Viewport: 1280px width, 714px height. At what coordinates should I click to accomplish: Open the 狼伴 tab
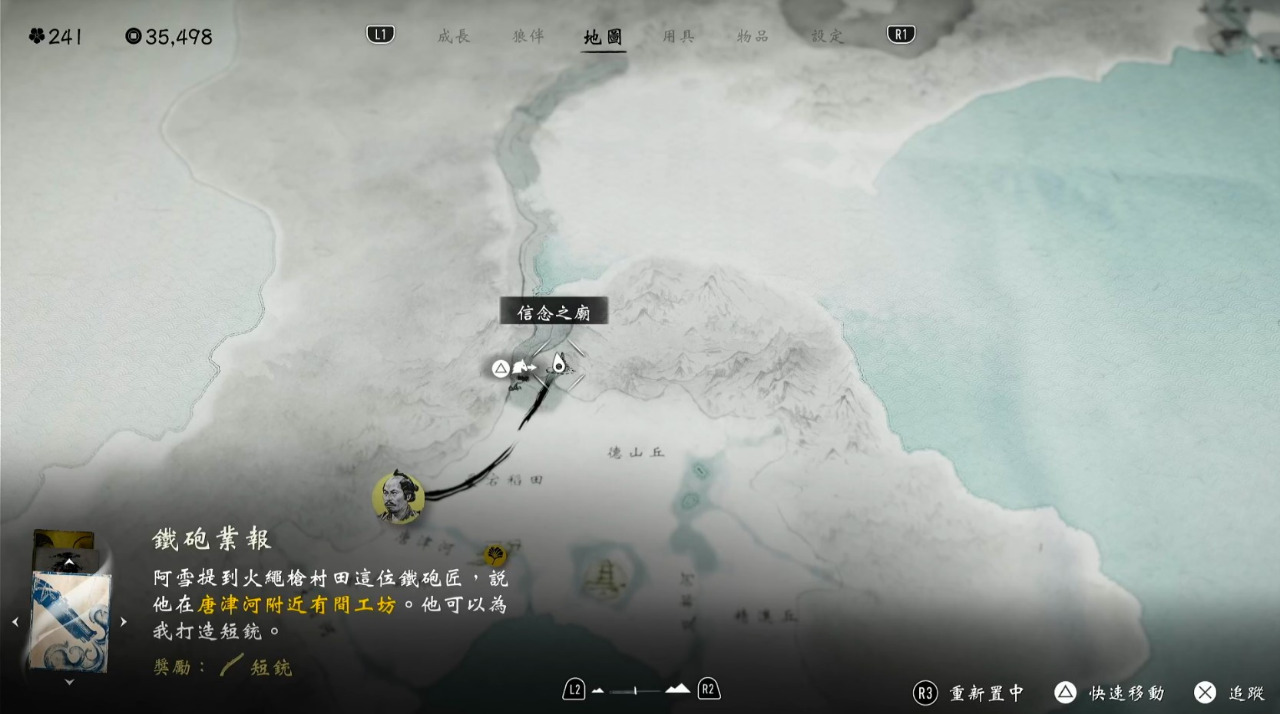pos(528,36)
